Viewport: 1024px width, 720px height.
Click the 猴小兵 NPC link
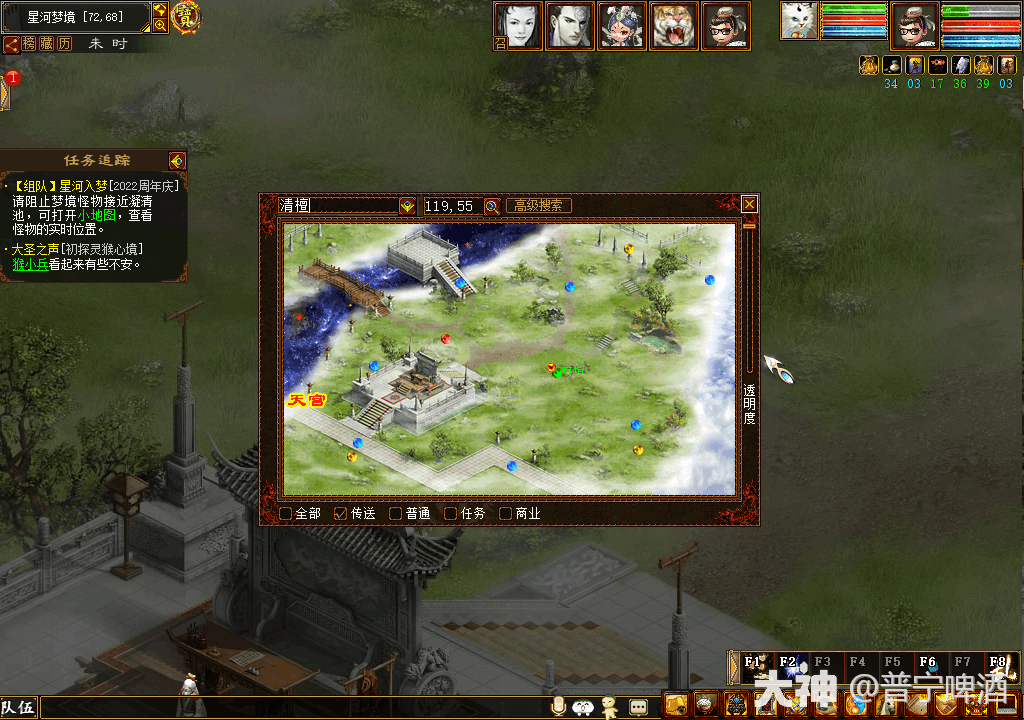coord(30,265)
